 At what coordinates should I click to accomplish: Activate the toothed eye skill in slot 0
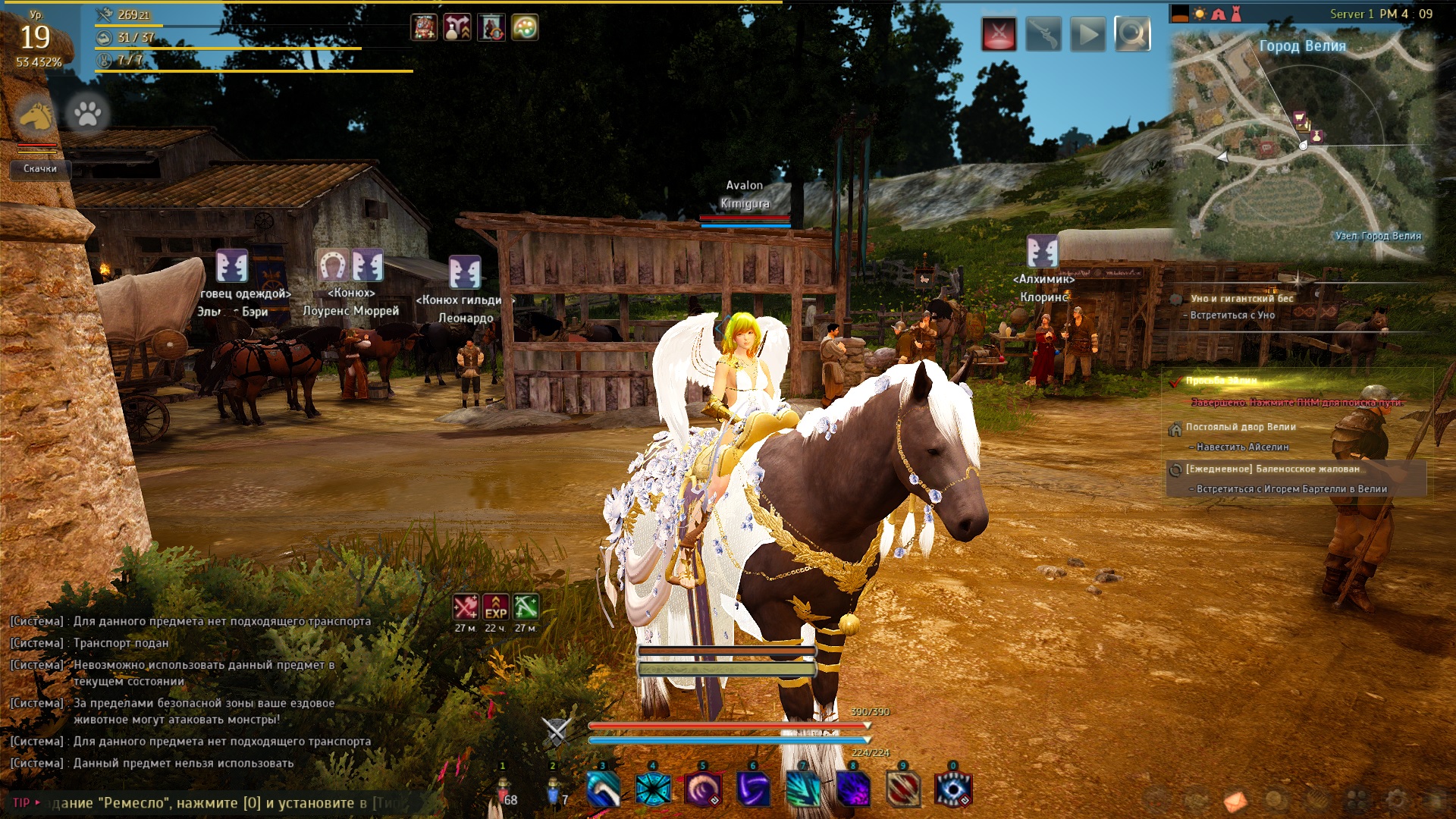[953, 789]
